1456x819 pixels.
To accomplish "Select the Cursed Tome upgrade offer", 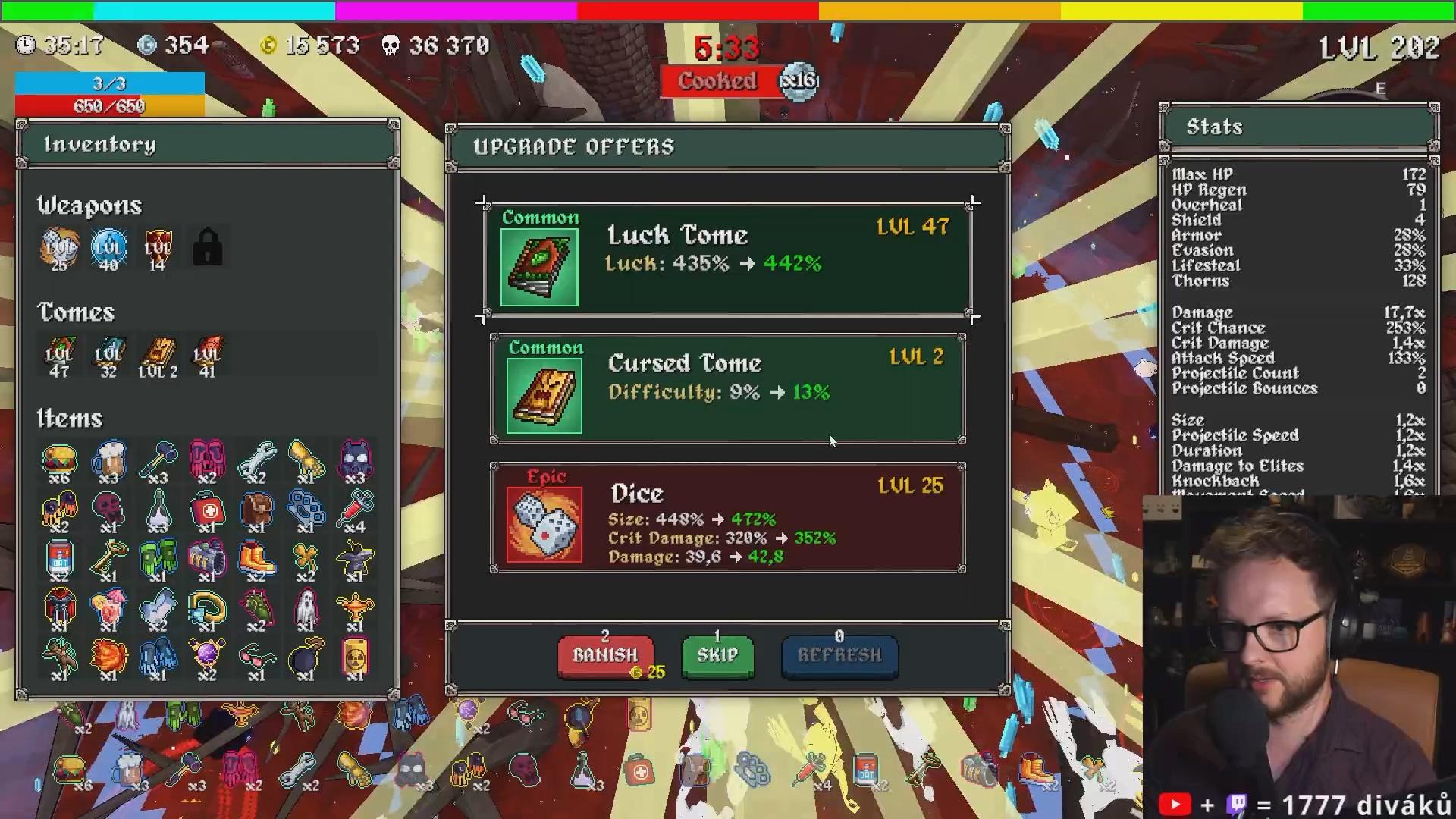I will point(728,388).
